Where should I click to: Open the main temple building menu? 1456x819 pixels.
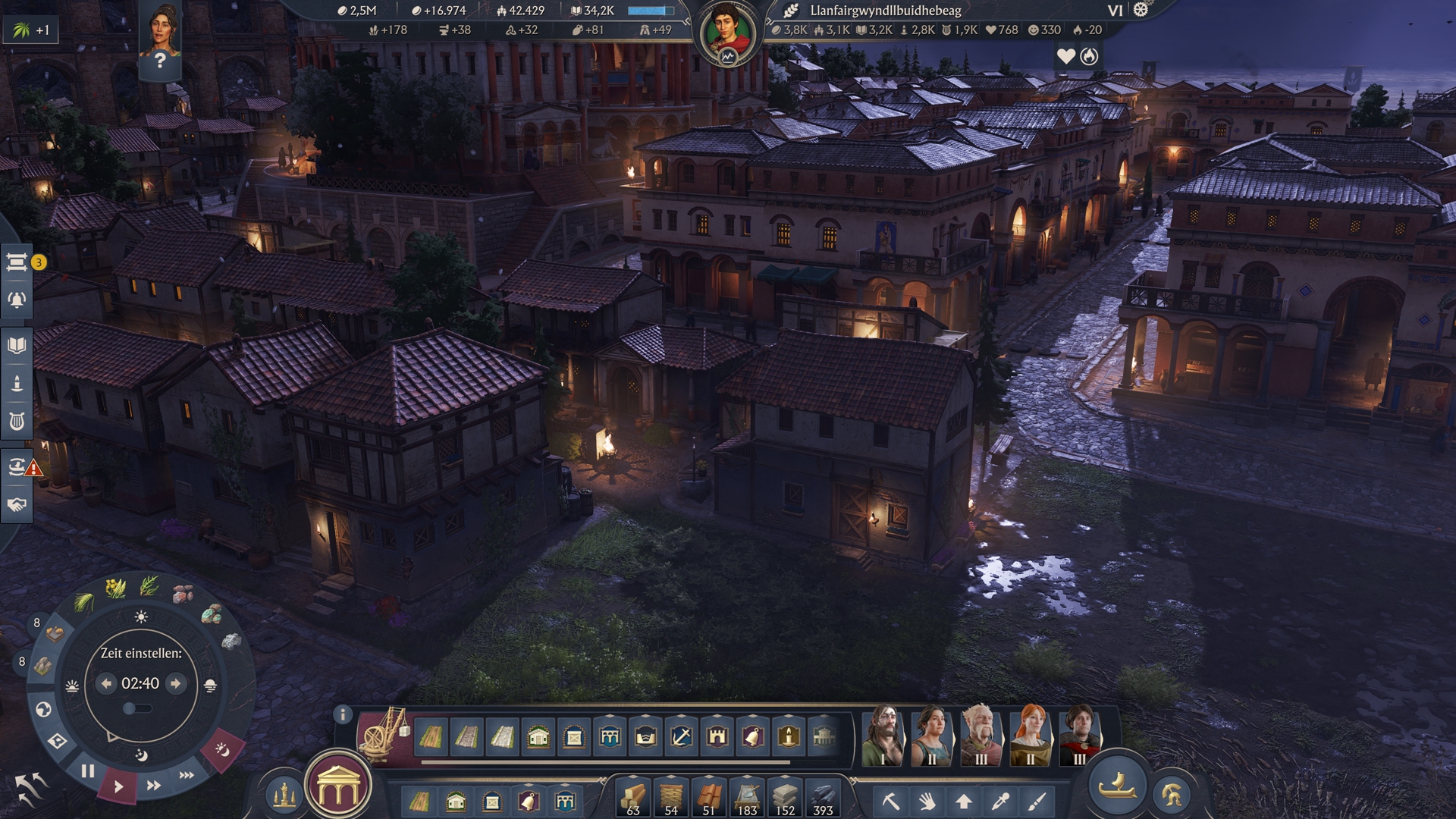coord(338,789)
